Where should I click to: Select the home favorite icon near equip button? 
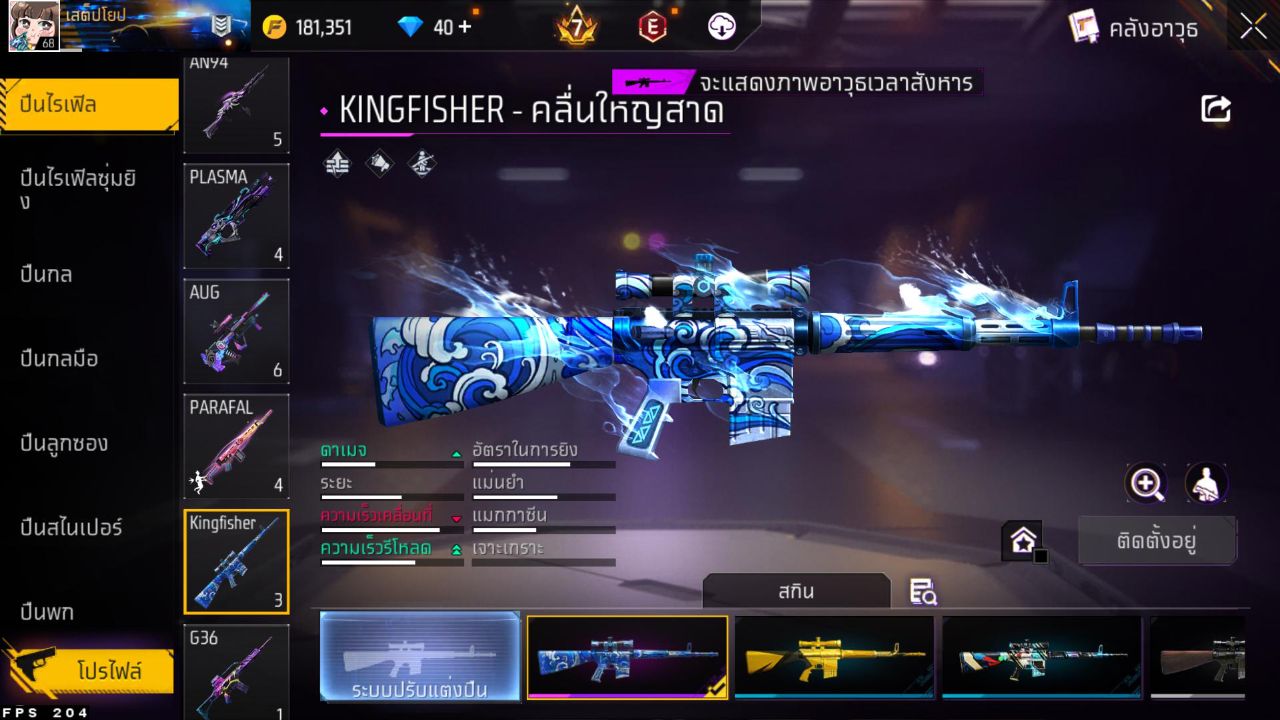pos(1022,539)
